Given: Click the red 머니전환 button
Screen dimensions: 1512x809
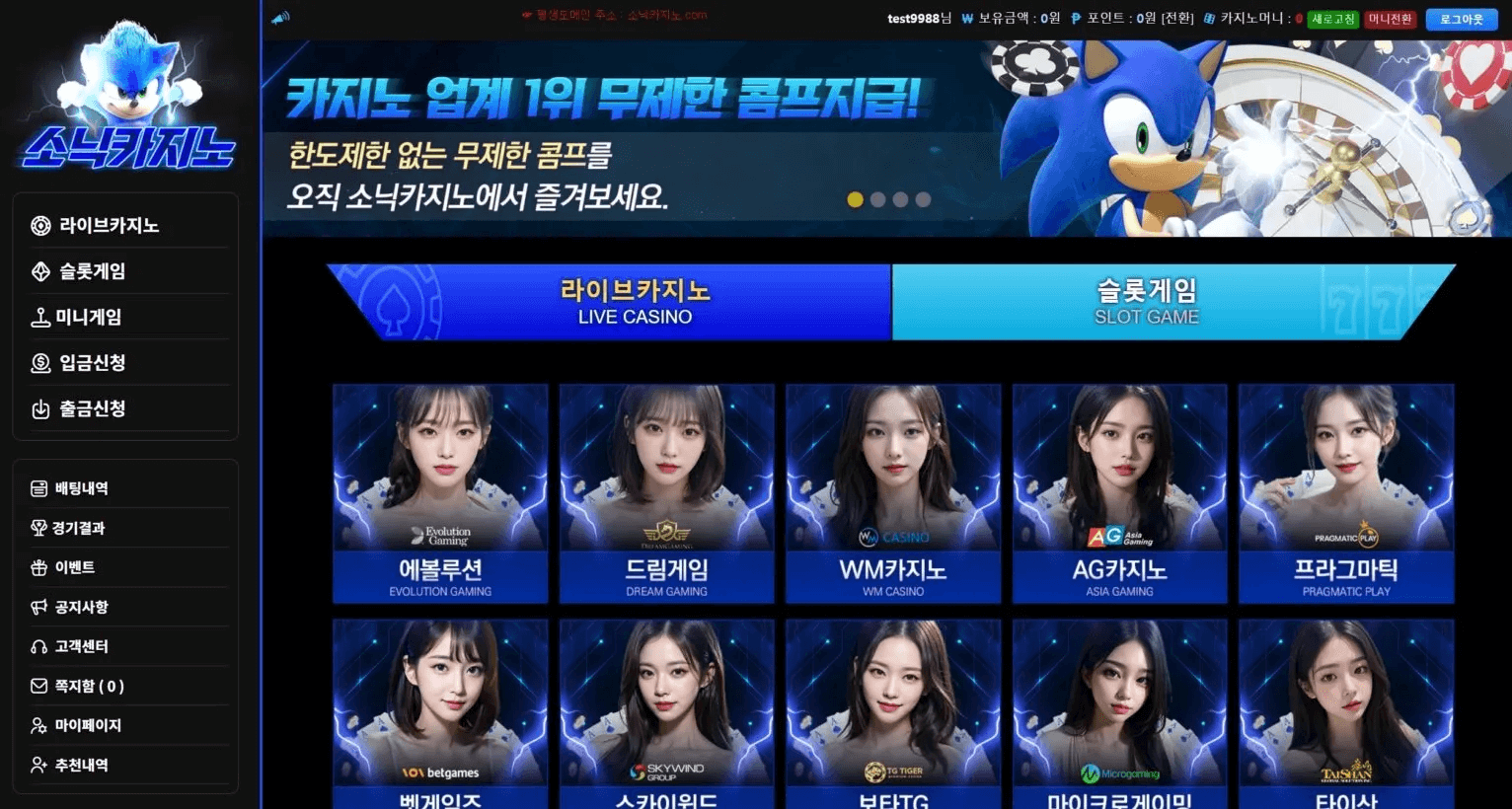Looking at the screenshot, I should [x=1391, y=18].
